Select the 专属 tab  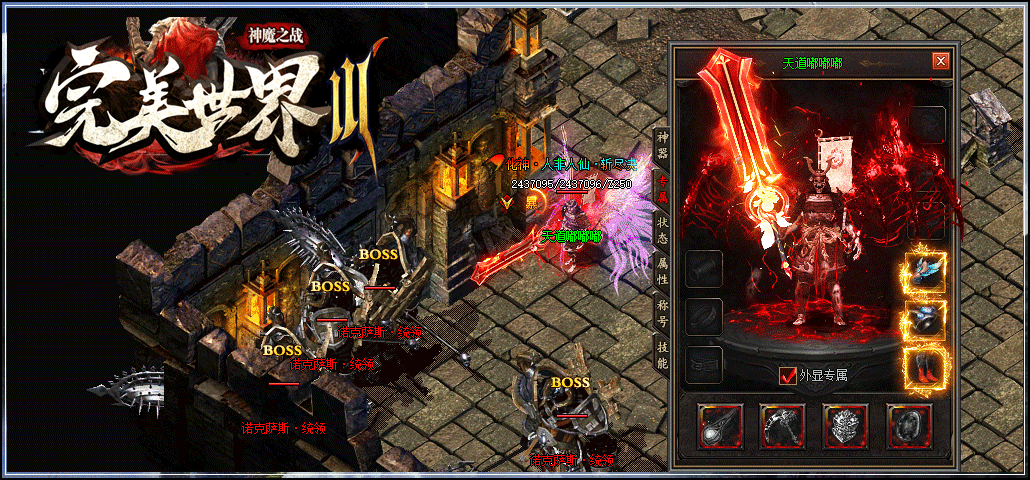(661, 187)
